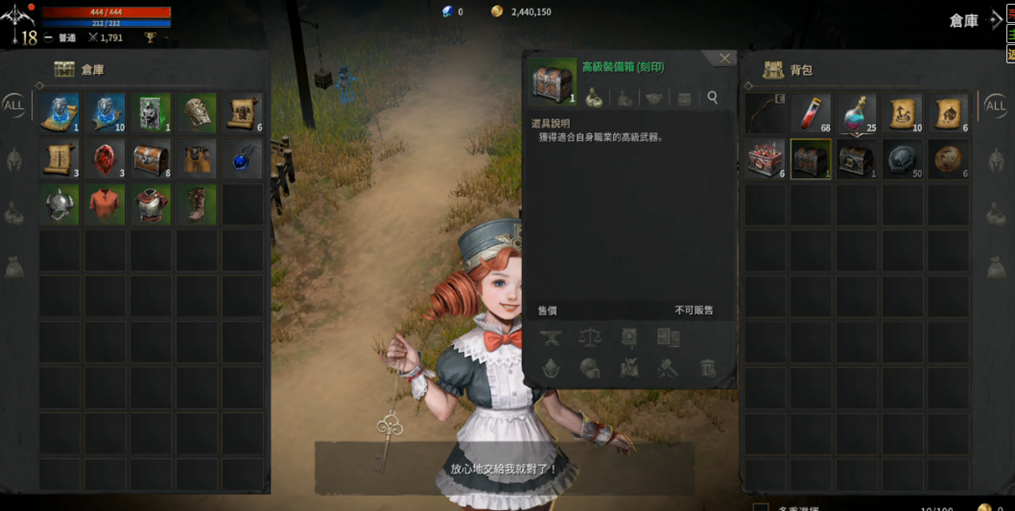Screen dimensions: 1015x511
Task: Pick the blue amulet in the warehouse
Action: [243, 158]
